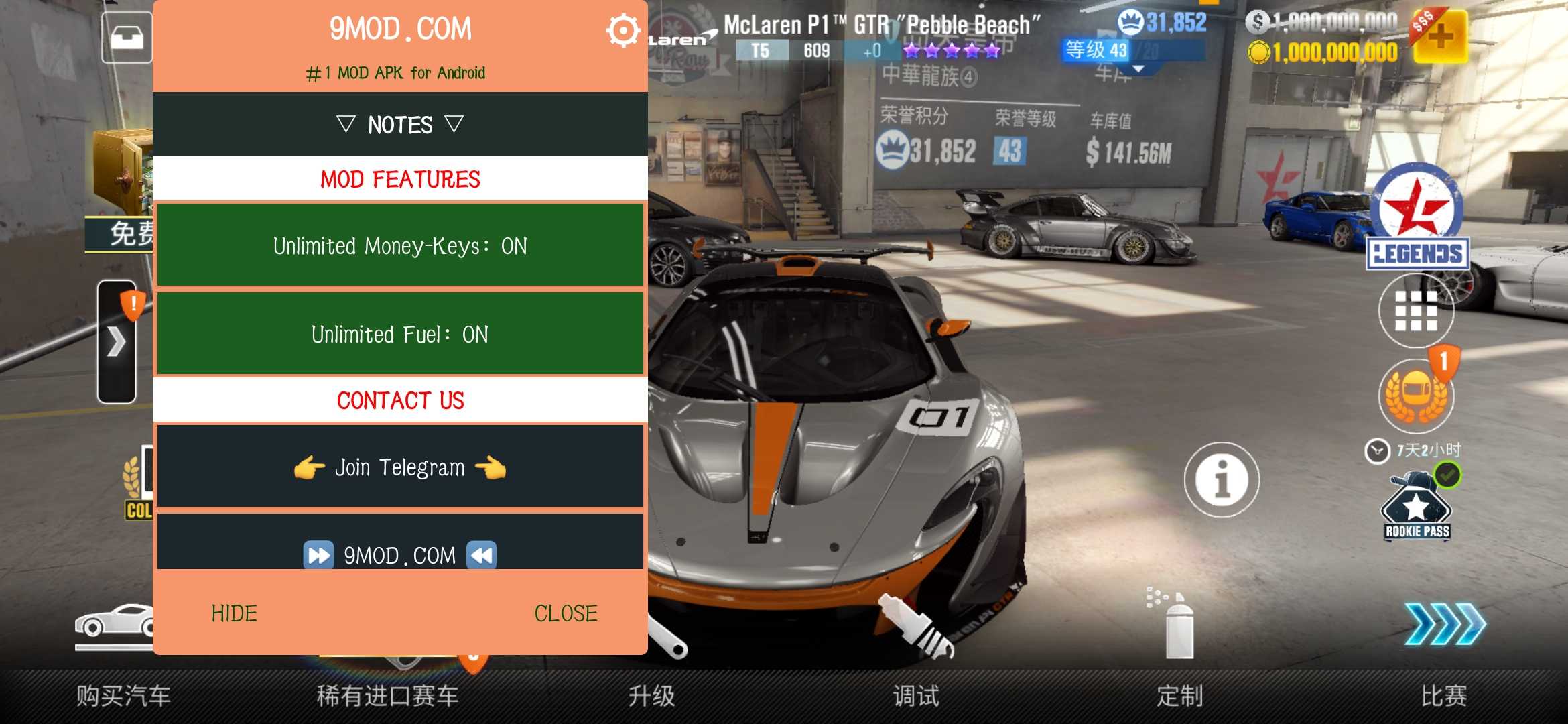1568x724 pixels.
Task: Close the 9MOD mod menu
Action: pos(566,613)
